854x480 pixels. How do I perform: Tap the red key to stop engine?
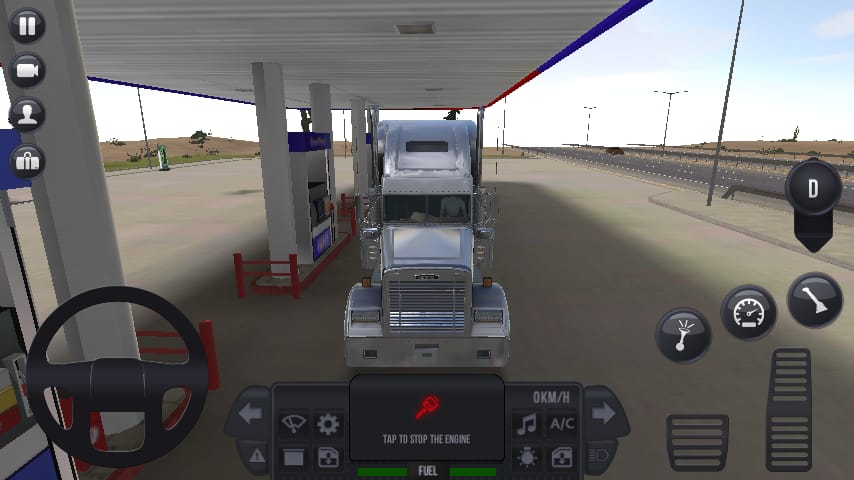(426, 408)
